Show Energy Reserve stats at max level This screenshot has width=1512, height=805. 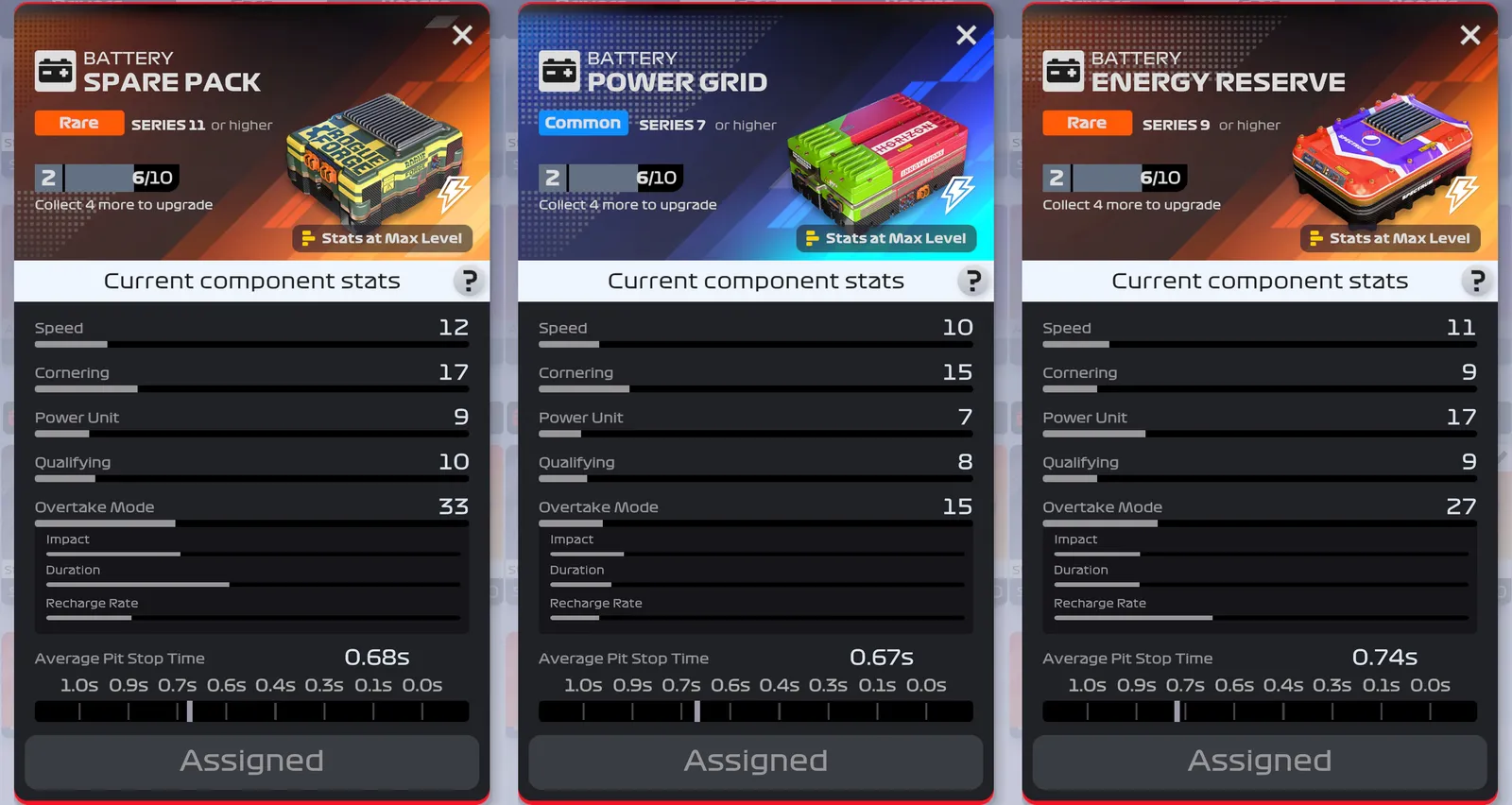point(1390,238)
